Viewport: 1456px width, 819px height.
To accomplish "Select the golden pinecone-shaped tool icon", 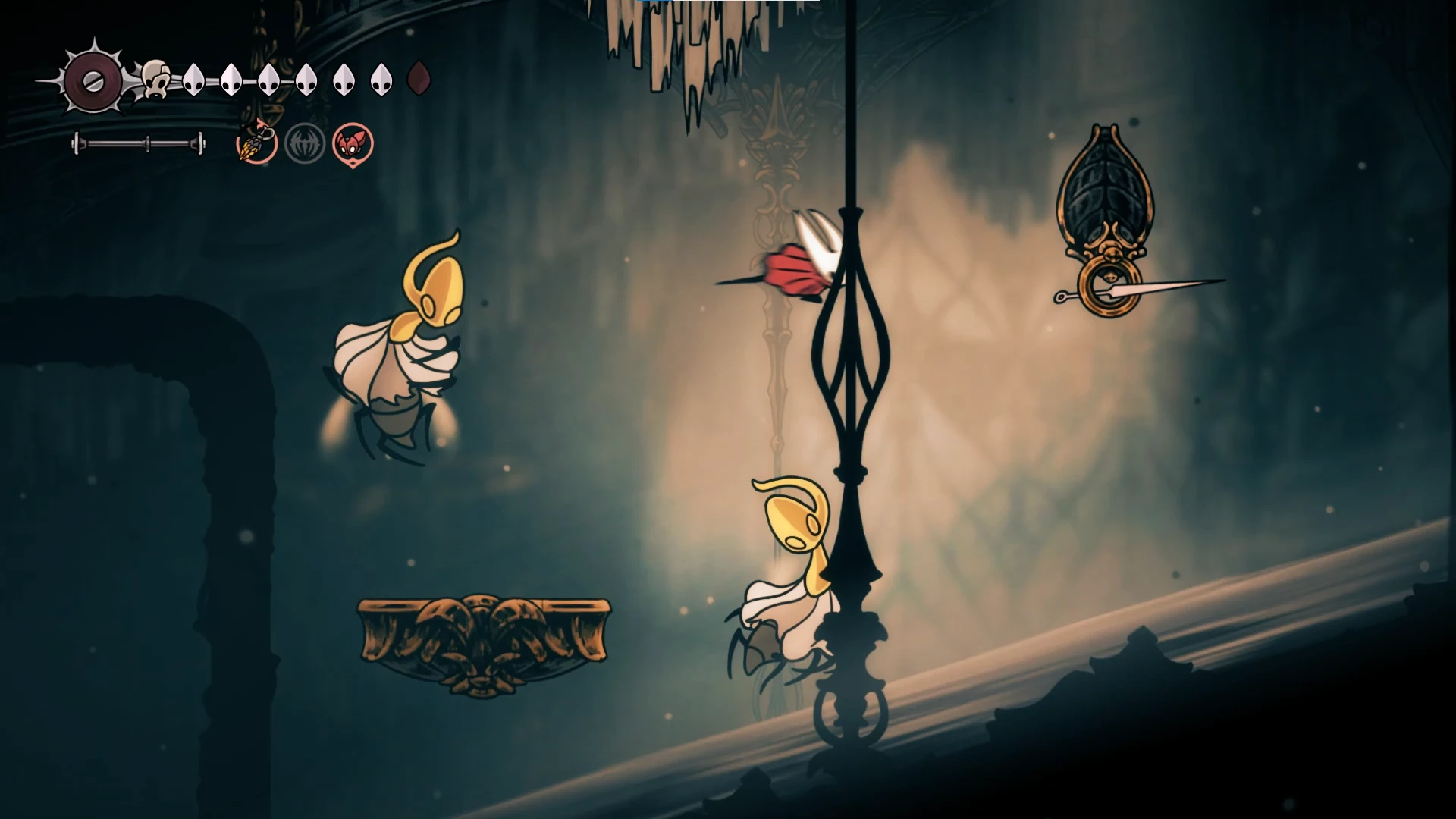I will (256, 143).
